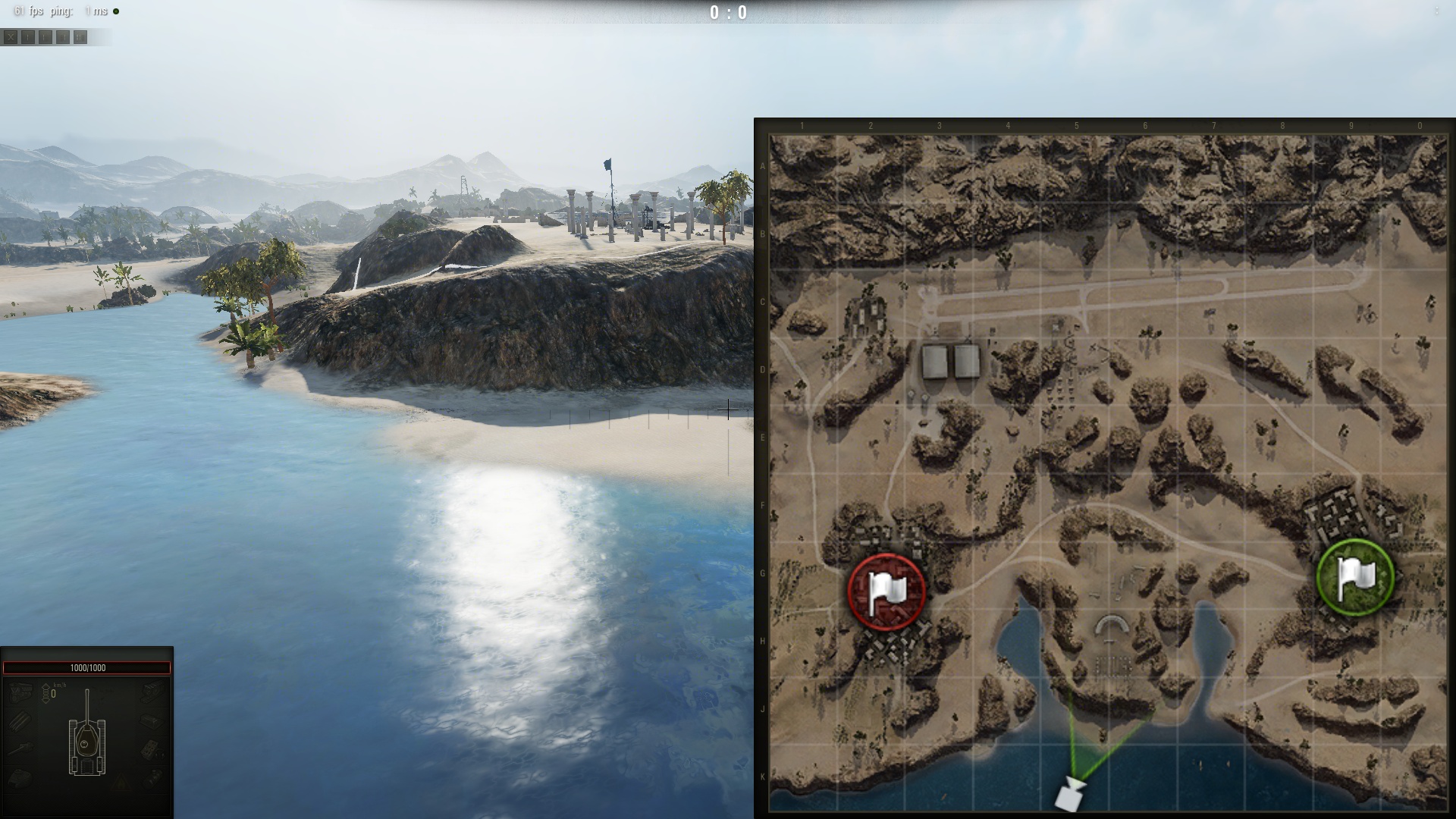Hide the player list with the X button
The height and width of the screenshot is (819, 1456).
11,37
